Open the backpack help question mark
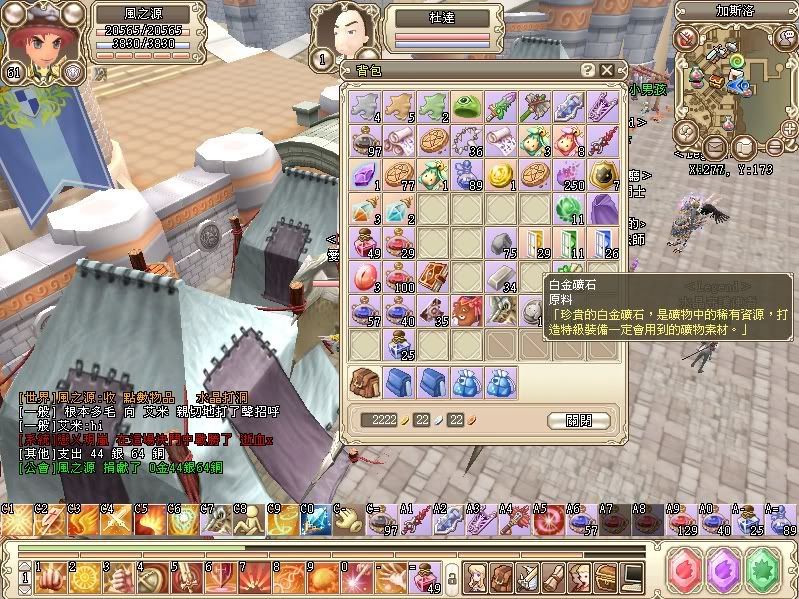The image size is (799, 599). point(589,70)
